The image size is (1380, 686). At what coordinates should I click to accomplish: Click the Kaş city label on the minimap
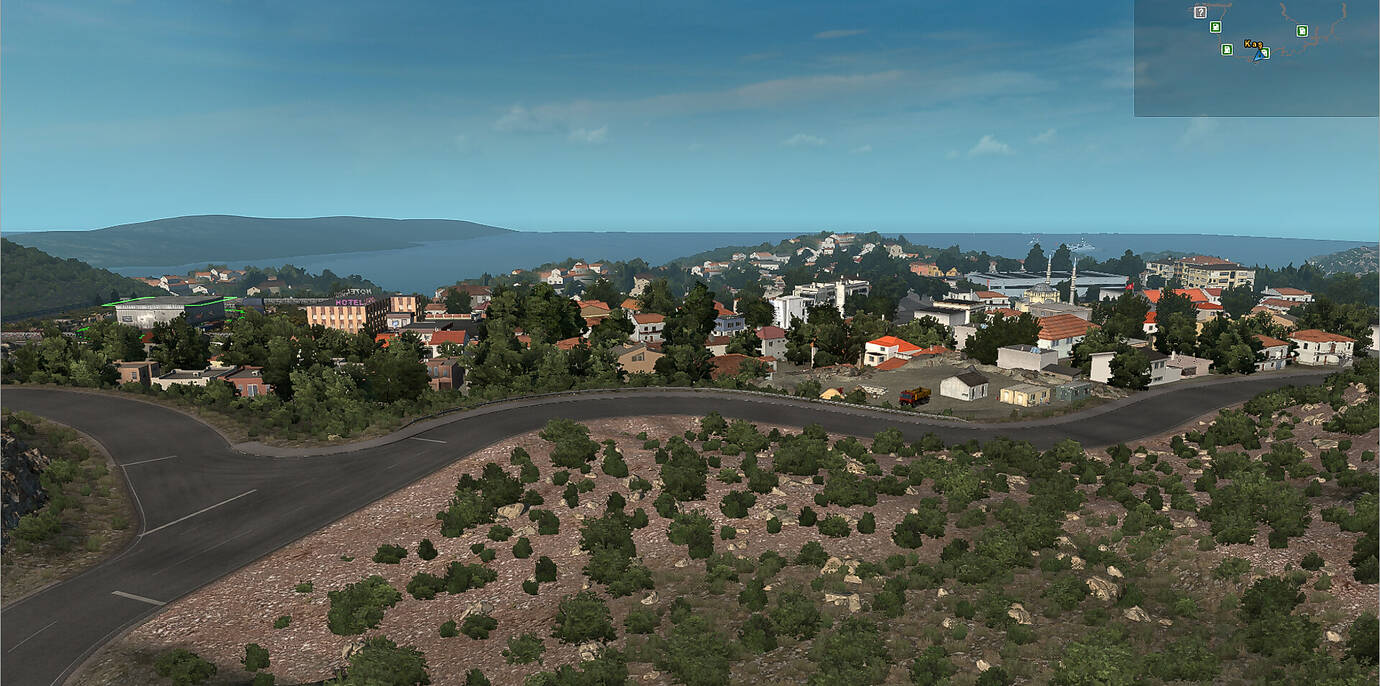[1252, 44]
